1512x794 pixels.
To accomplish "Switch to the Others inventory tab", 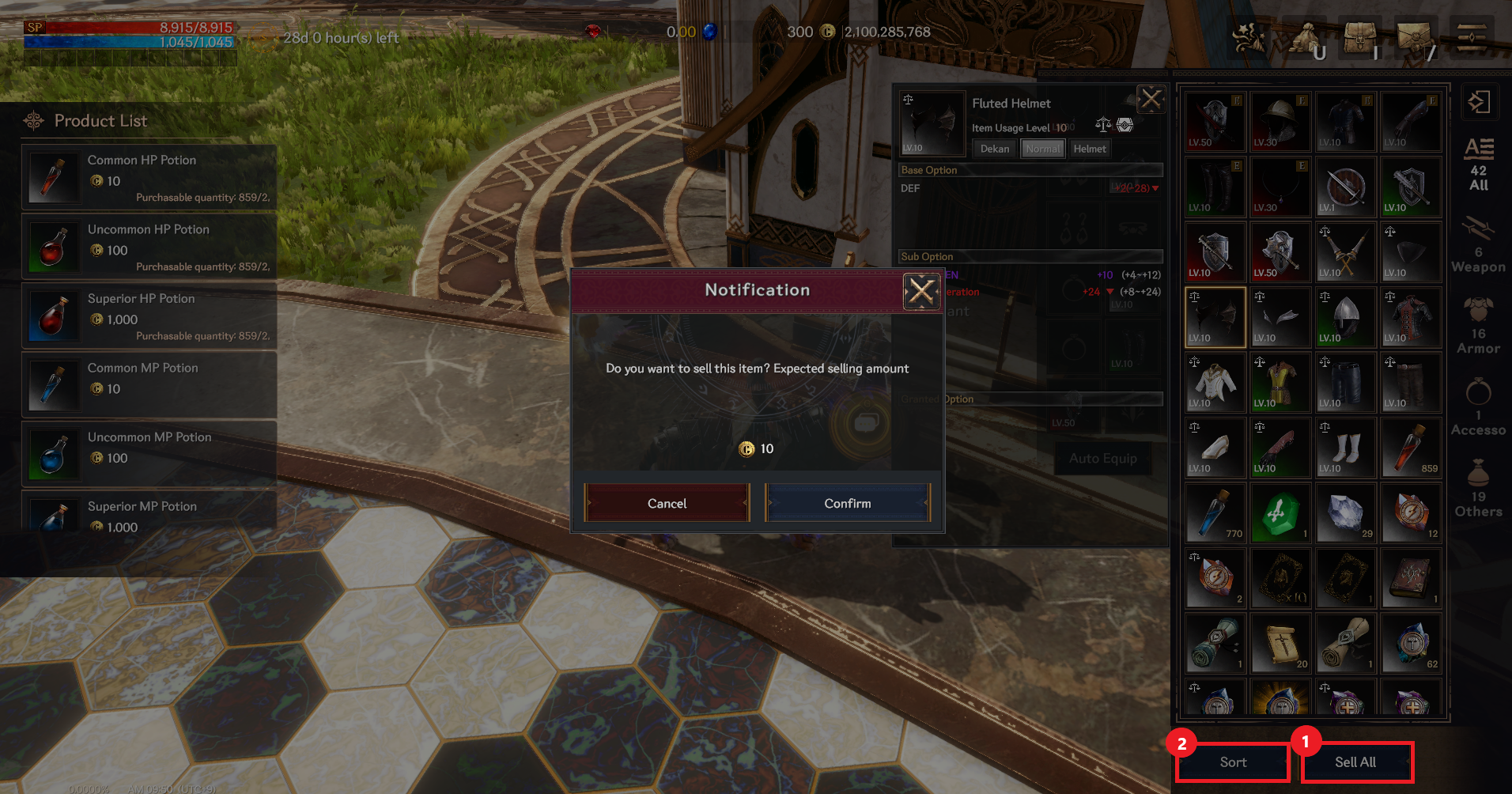I will (x=1478, y=489).
